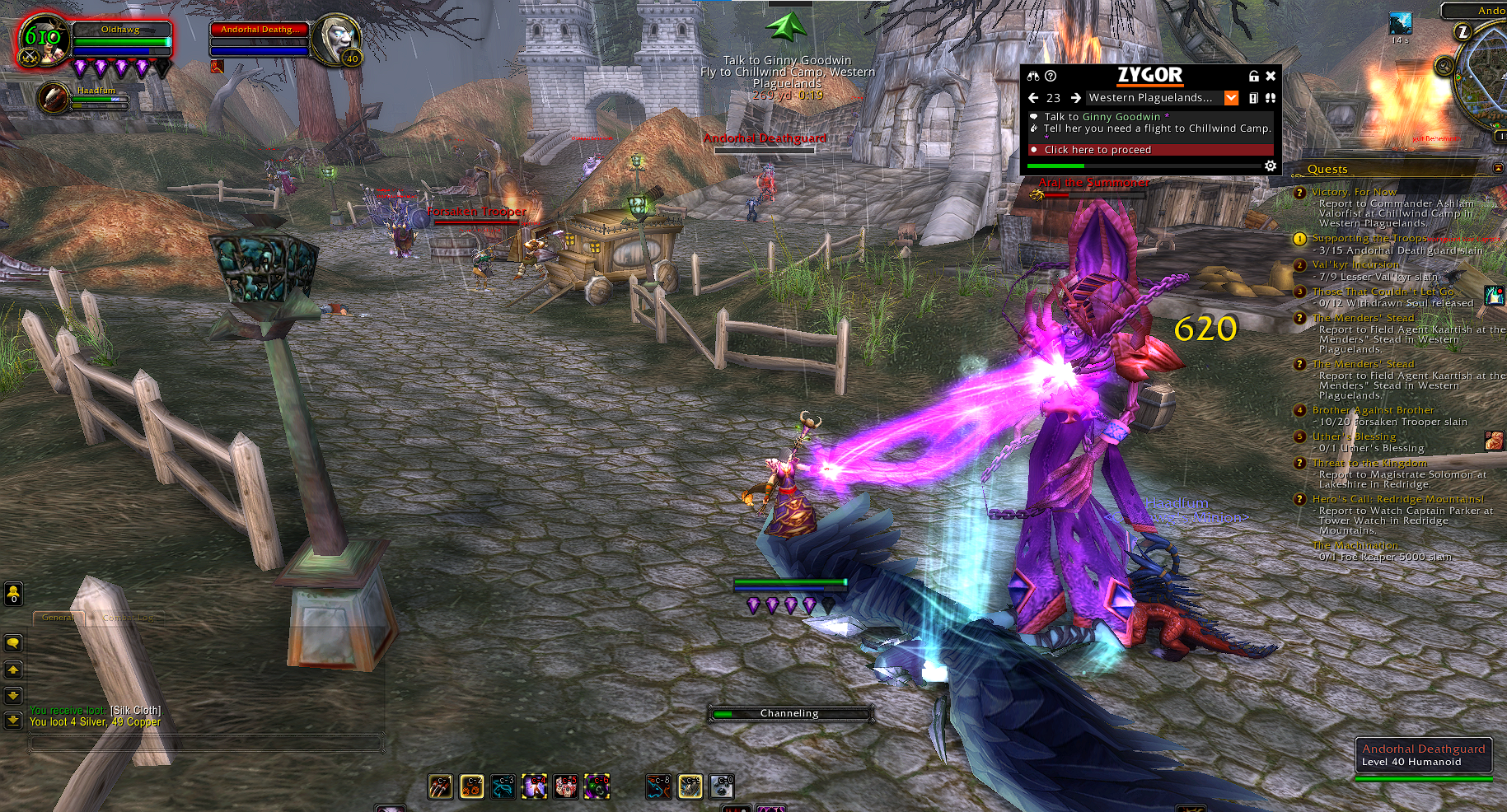The height and width of the screenshot is (812, 1507).
Task: Toggle the Zygor window lock icon
Action: pyautogui.click(x=1254, y=76)
